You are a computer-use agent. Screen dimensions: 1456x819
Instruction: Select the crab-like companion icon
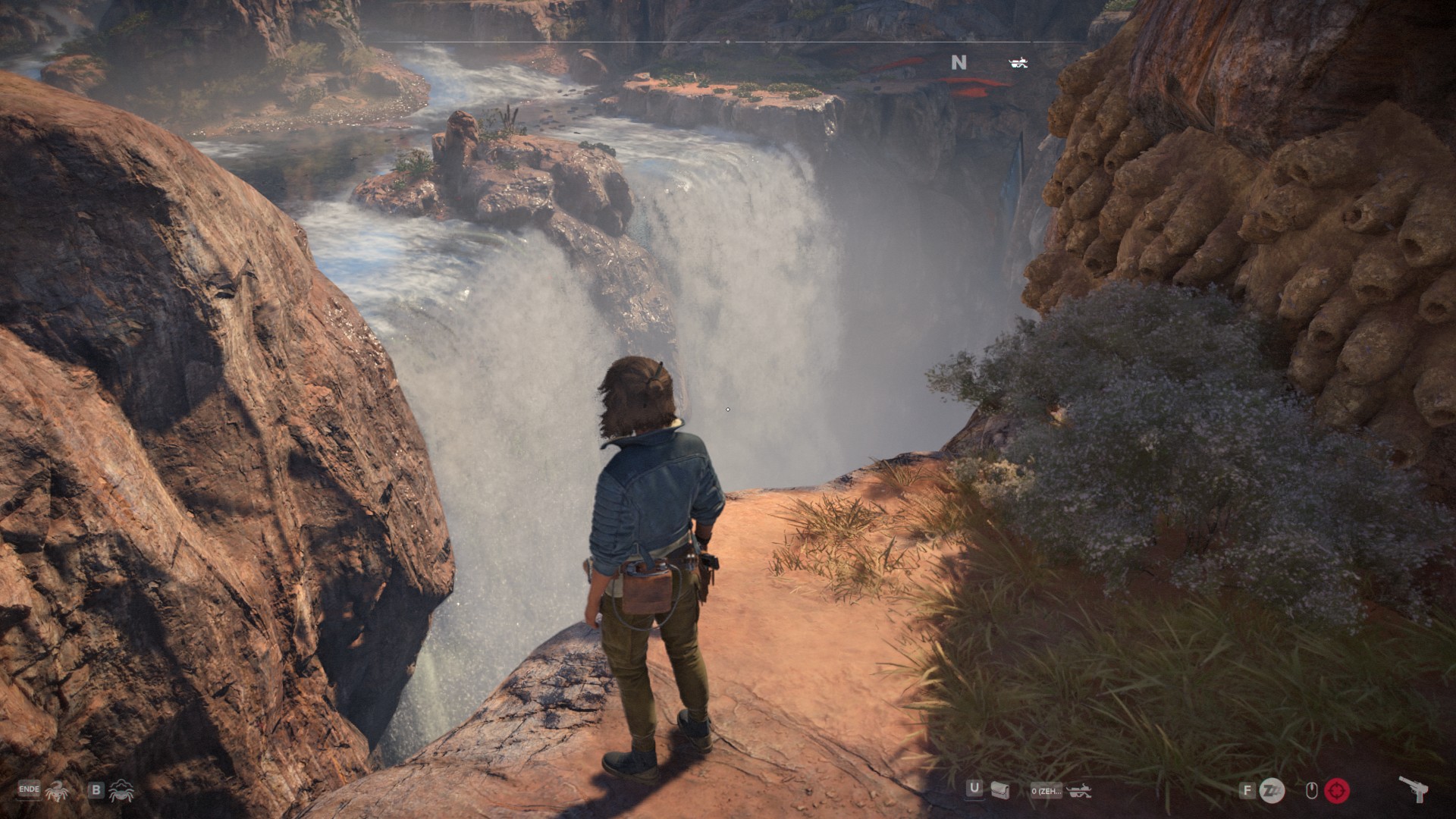pos(121,792)
